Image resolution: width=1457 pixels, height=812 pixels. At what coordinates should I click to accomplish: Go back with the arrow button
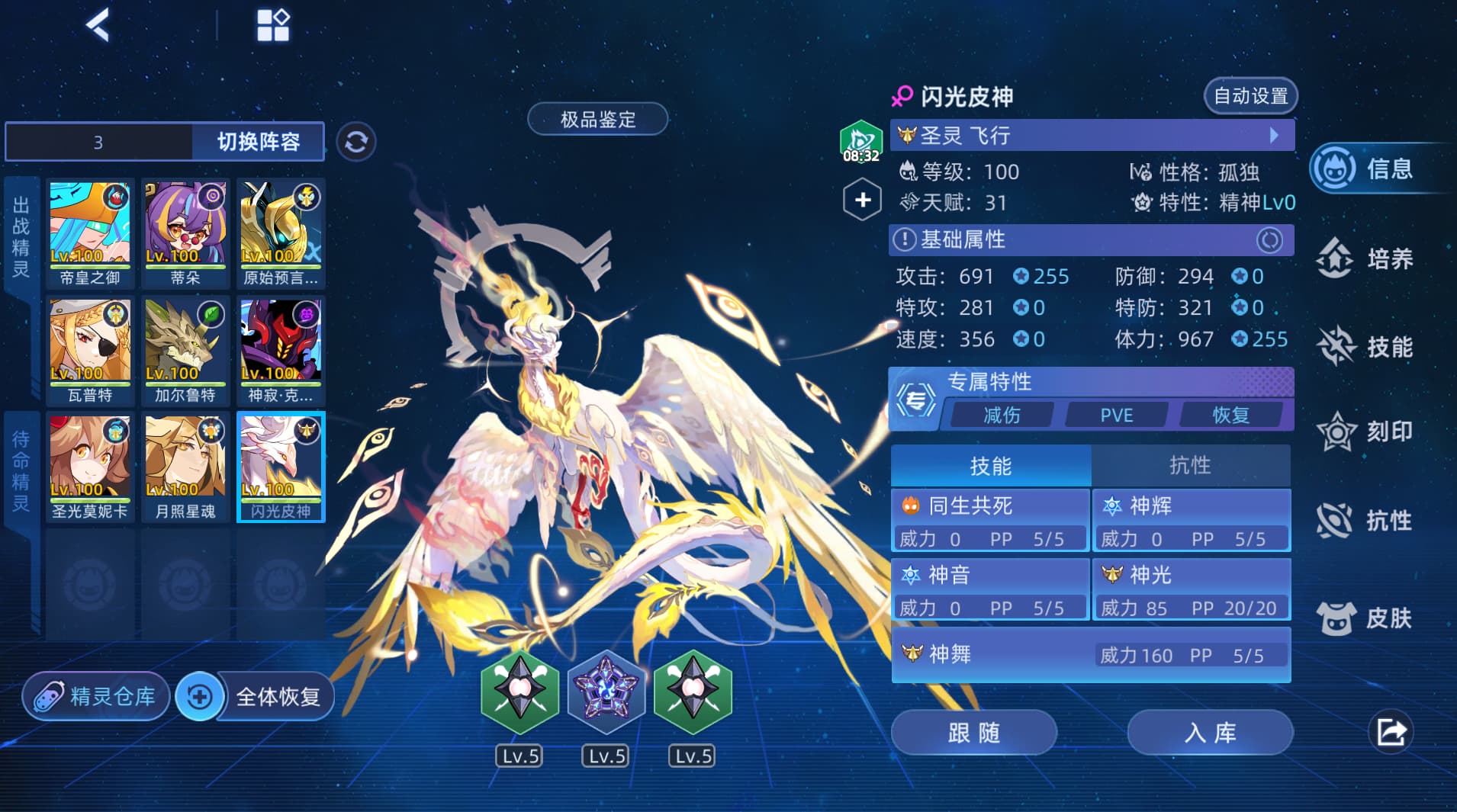(x=98, y=25)
